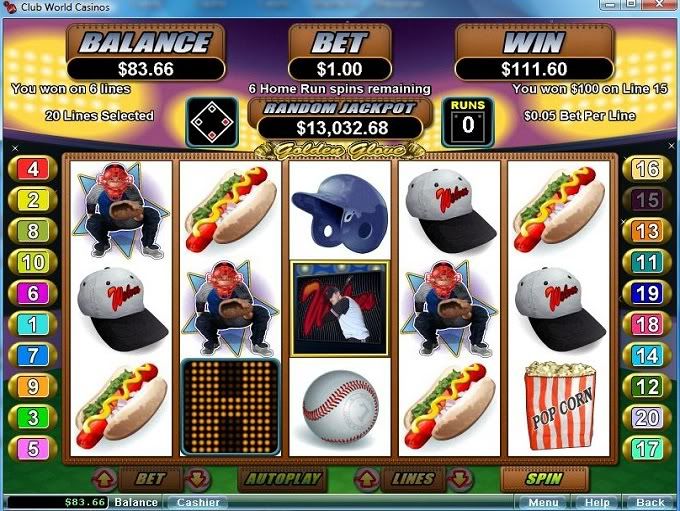Close the Club World Casinos window
680x511 pixels.
[x=664, y=7]
